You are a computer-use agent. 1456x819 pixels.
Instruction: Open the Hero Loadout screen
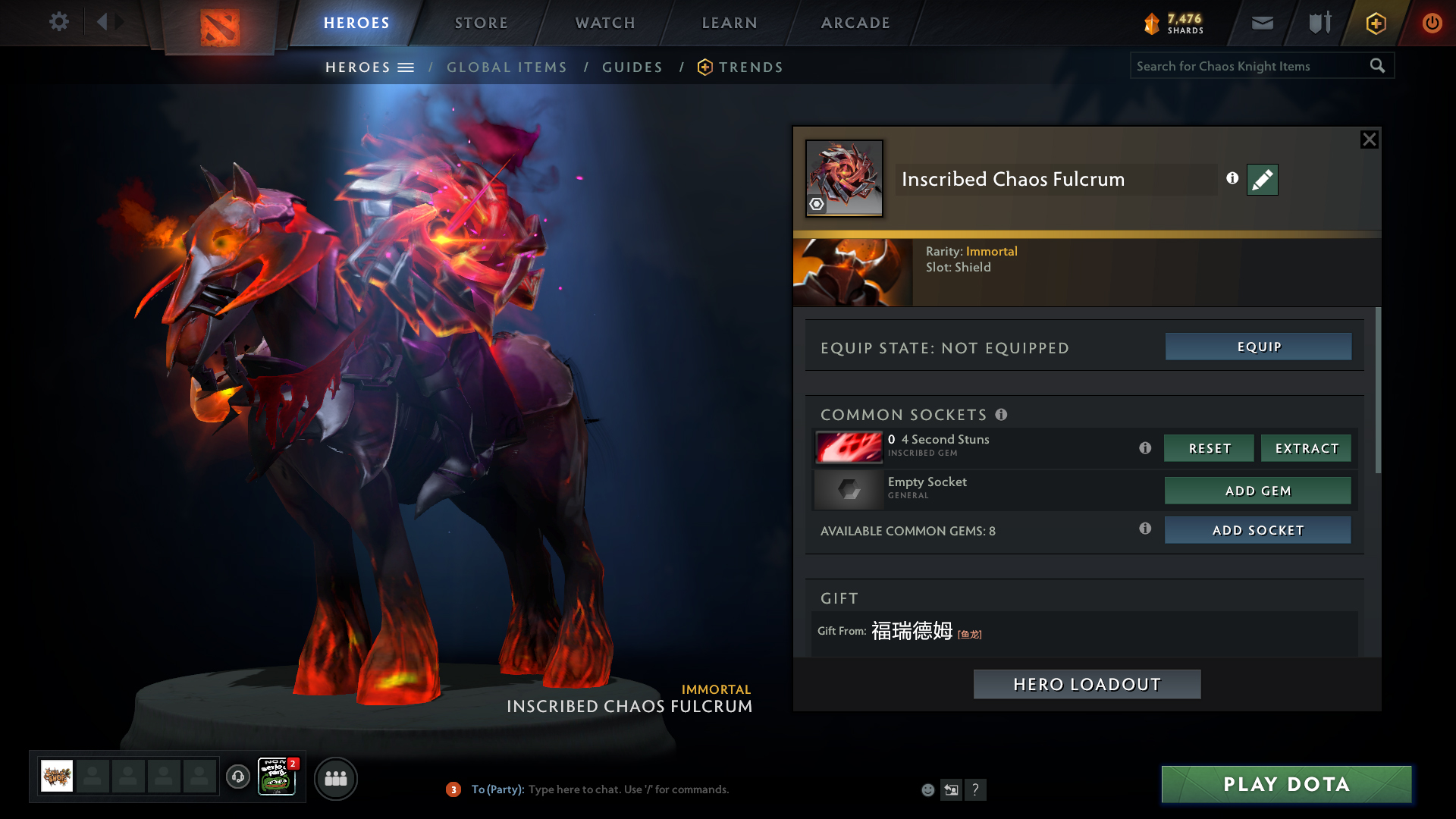(x=1087, y=684)
